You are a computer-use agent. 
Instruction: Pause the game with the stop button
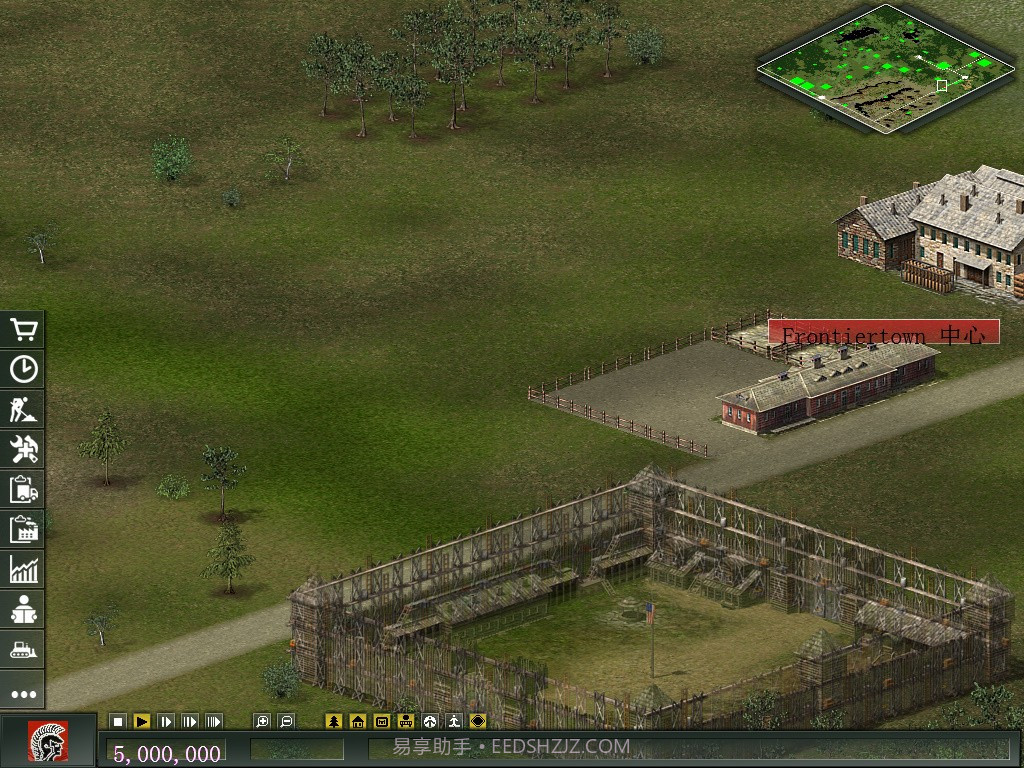coord(118,721)
